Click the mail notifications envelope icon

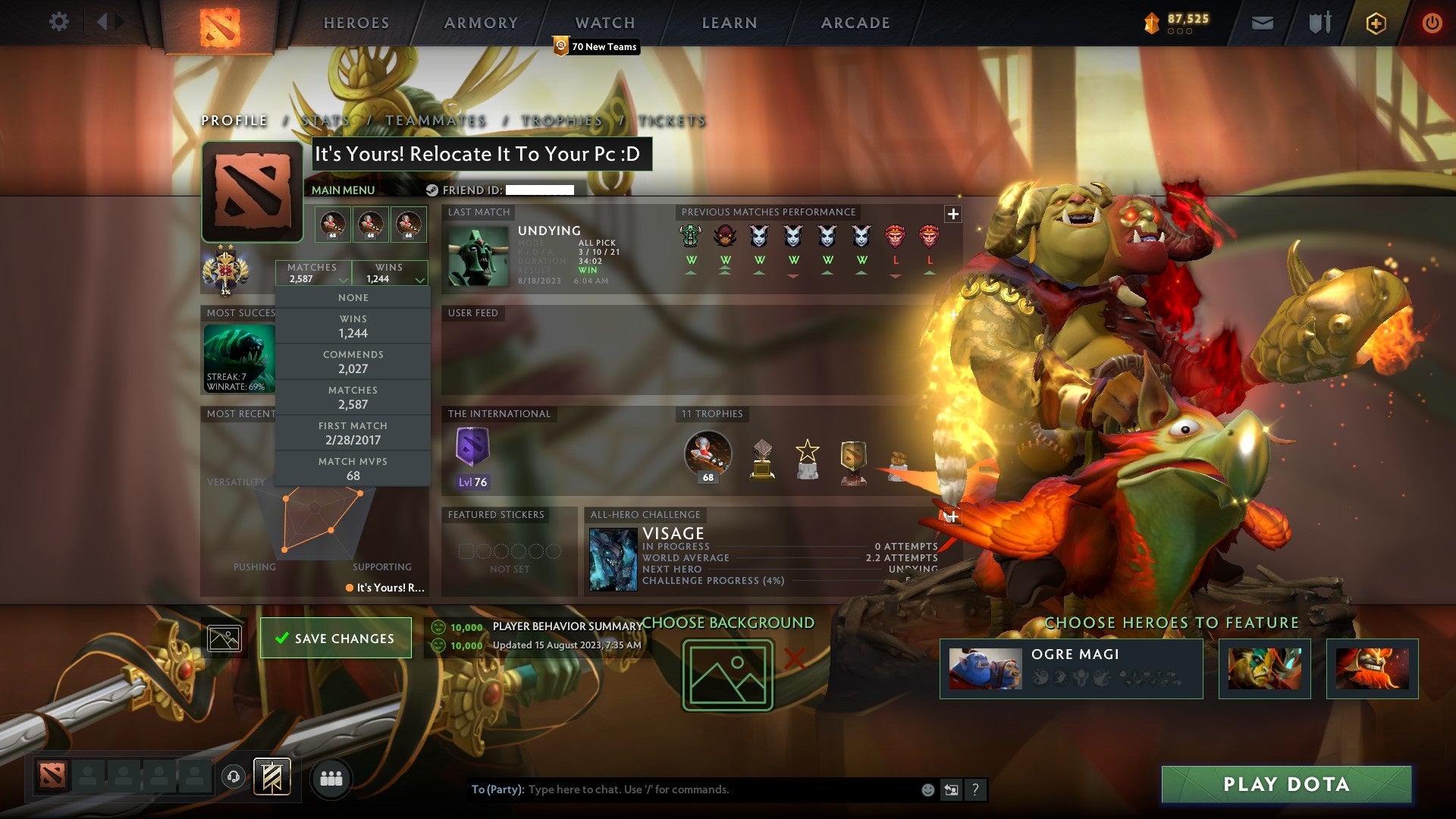1263,23
